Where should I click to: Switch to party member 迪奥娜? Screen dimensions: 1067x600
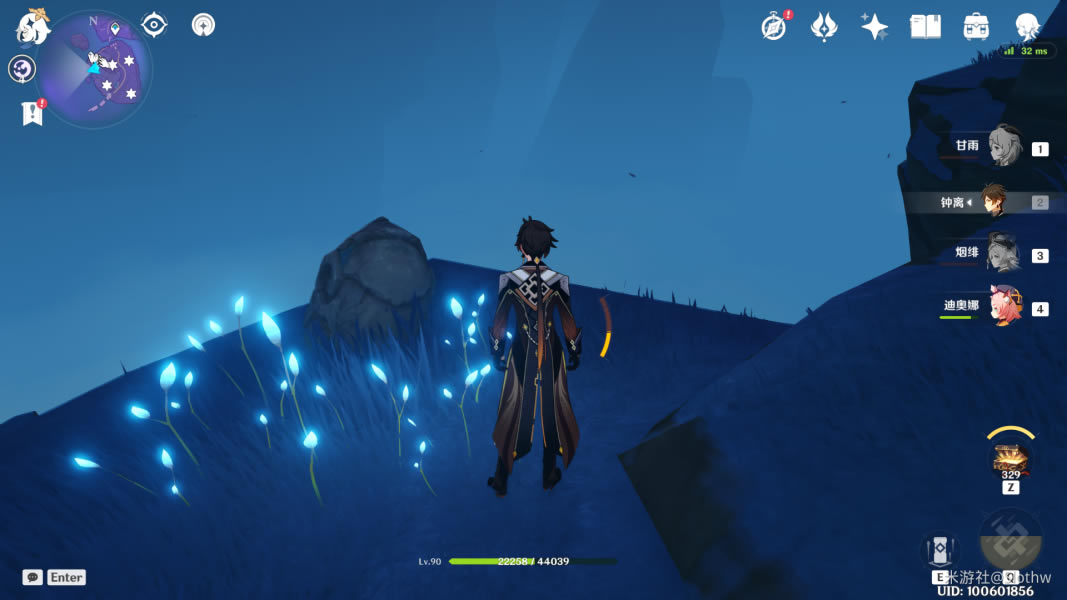pos(1004,306)
